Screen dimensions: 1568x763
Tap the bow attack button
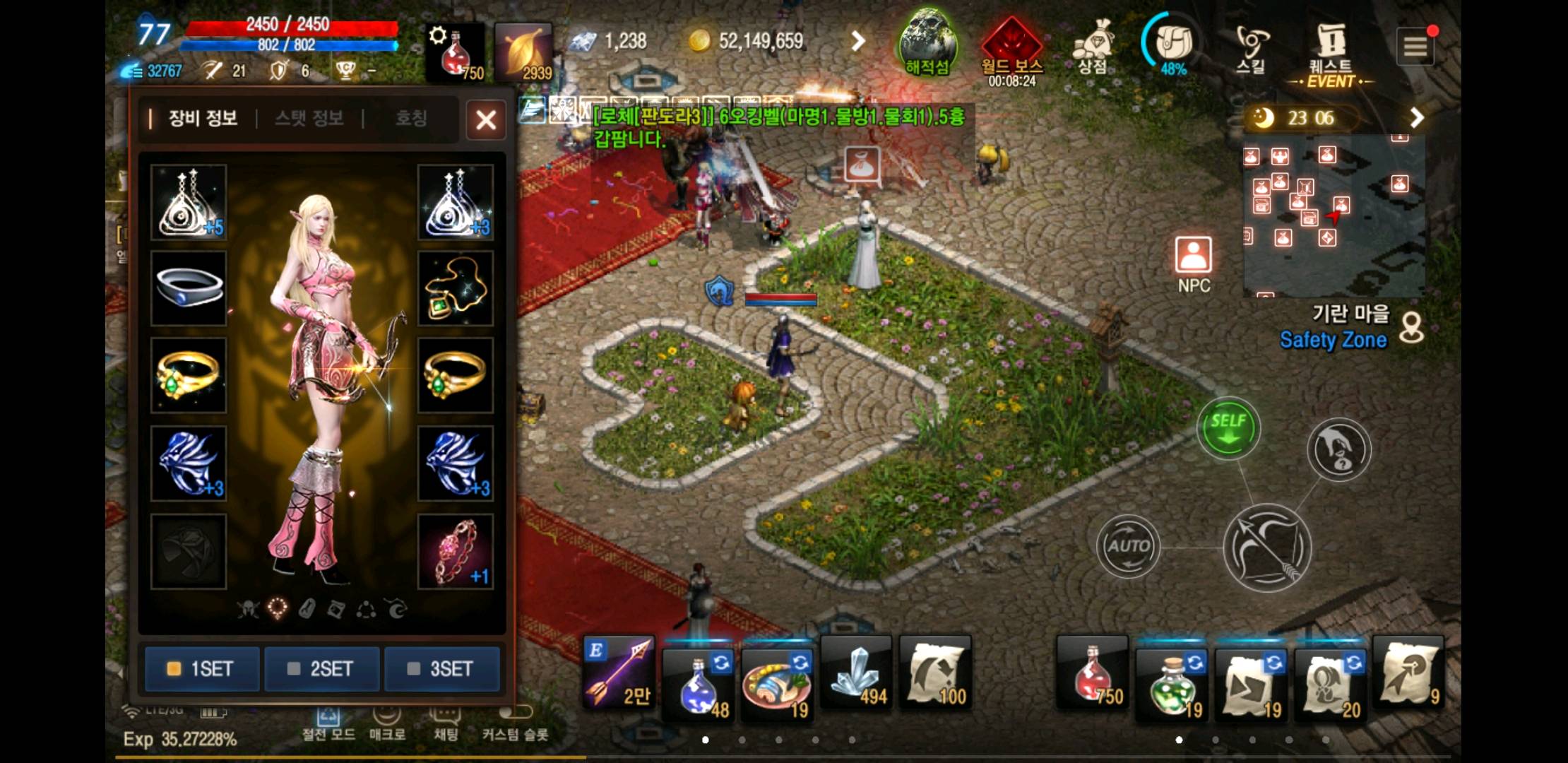(x=1267, y=548)
